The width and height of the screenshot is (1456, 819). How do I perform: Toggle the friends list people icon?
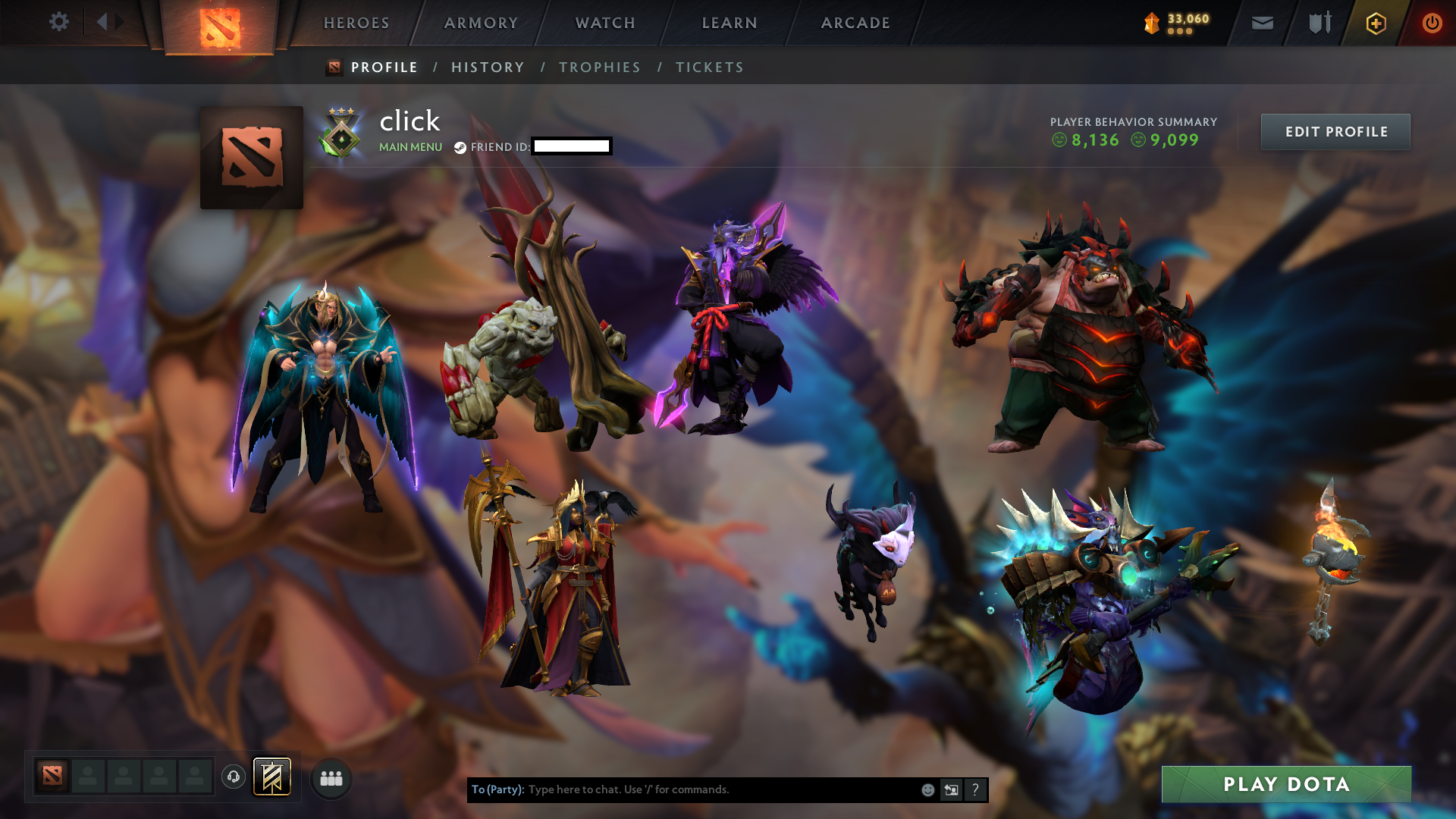coord(330,777)
